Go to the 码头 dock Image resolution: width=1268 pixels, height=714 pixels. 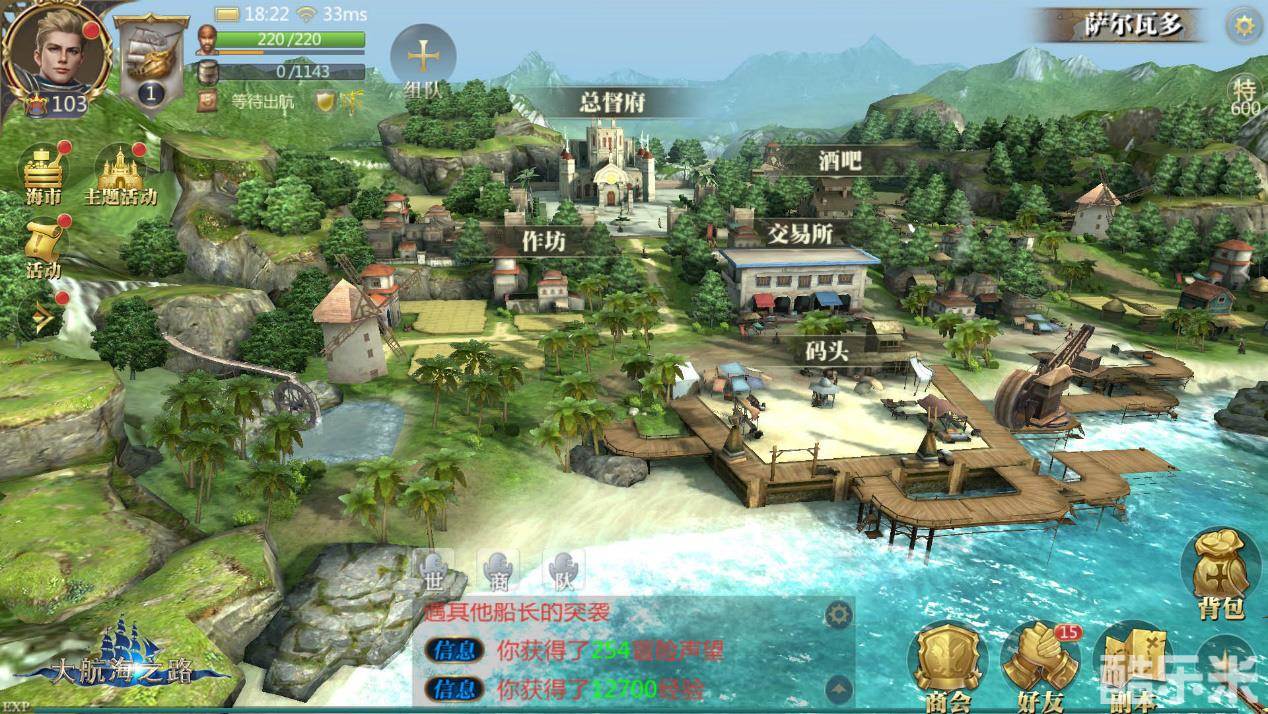828,351
